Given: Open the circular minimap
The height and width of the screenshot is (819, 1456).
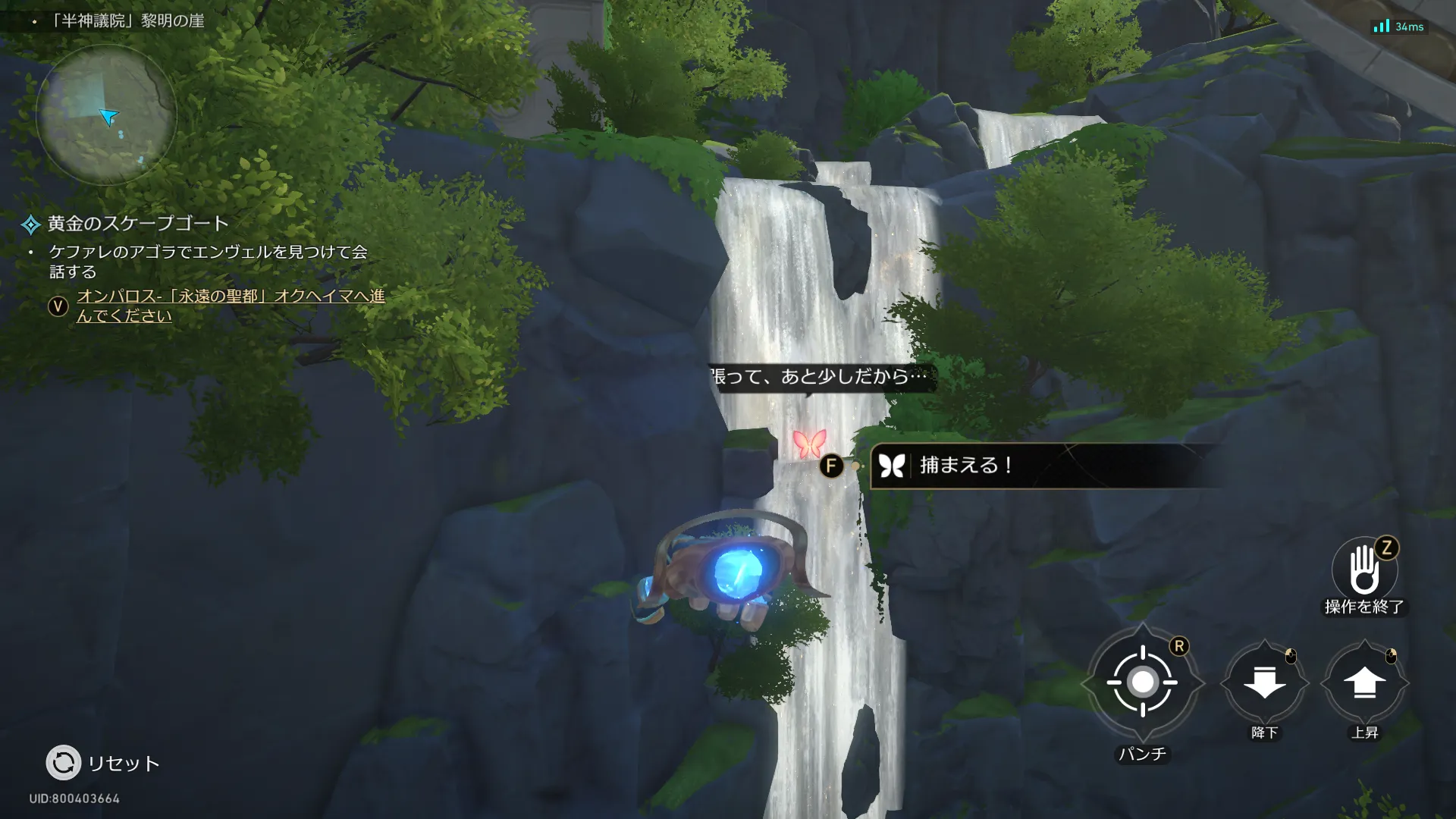Looking at the screenshot, I should pos(106,115).
